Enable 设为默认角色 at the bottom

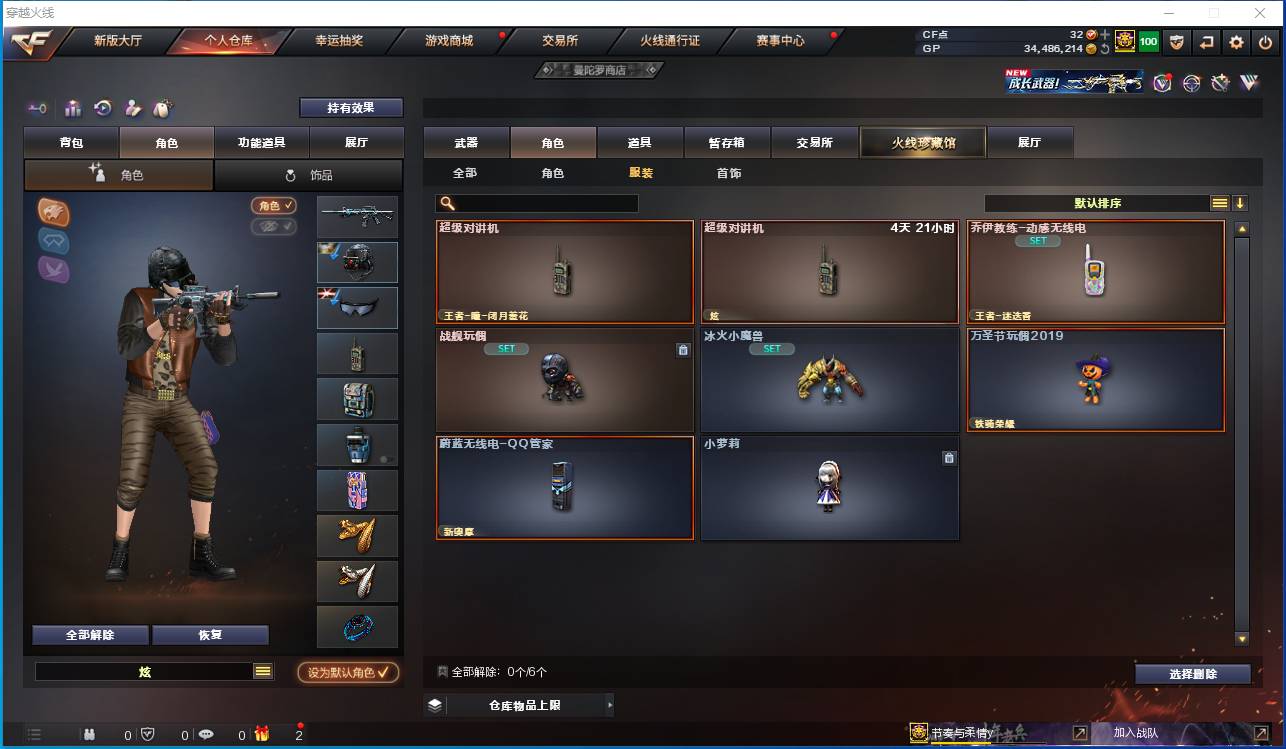coord(349,672)
